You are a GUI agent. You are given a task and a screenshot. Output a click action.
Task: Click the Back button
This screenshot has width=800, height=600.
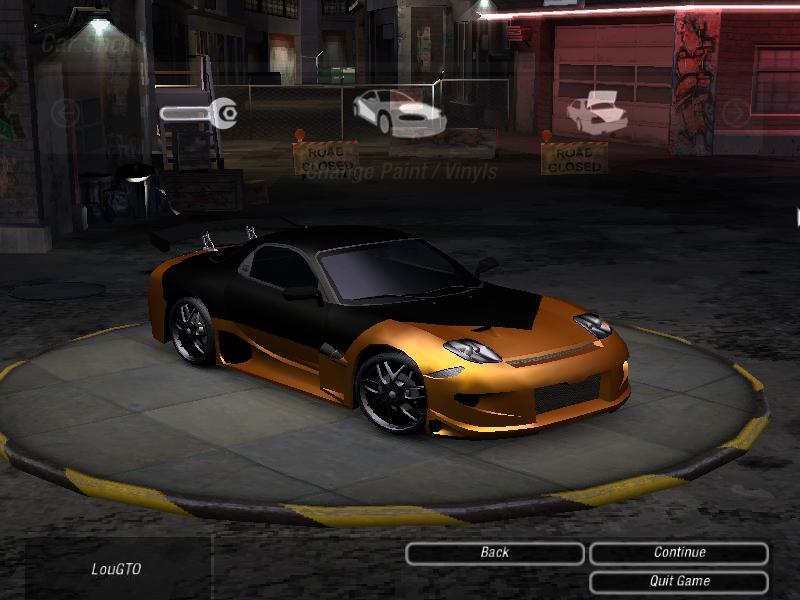(x=495, y=553)
